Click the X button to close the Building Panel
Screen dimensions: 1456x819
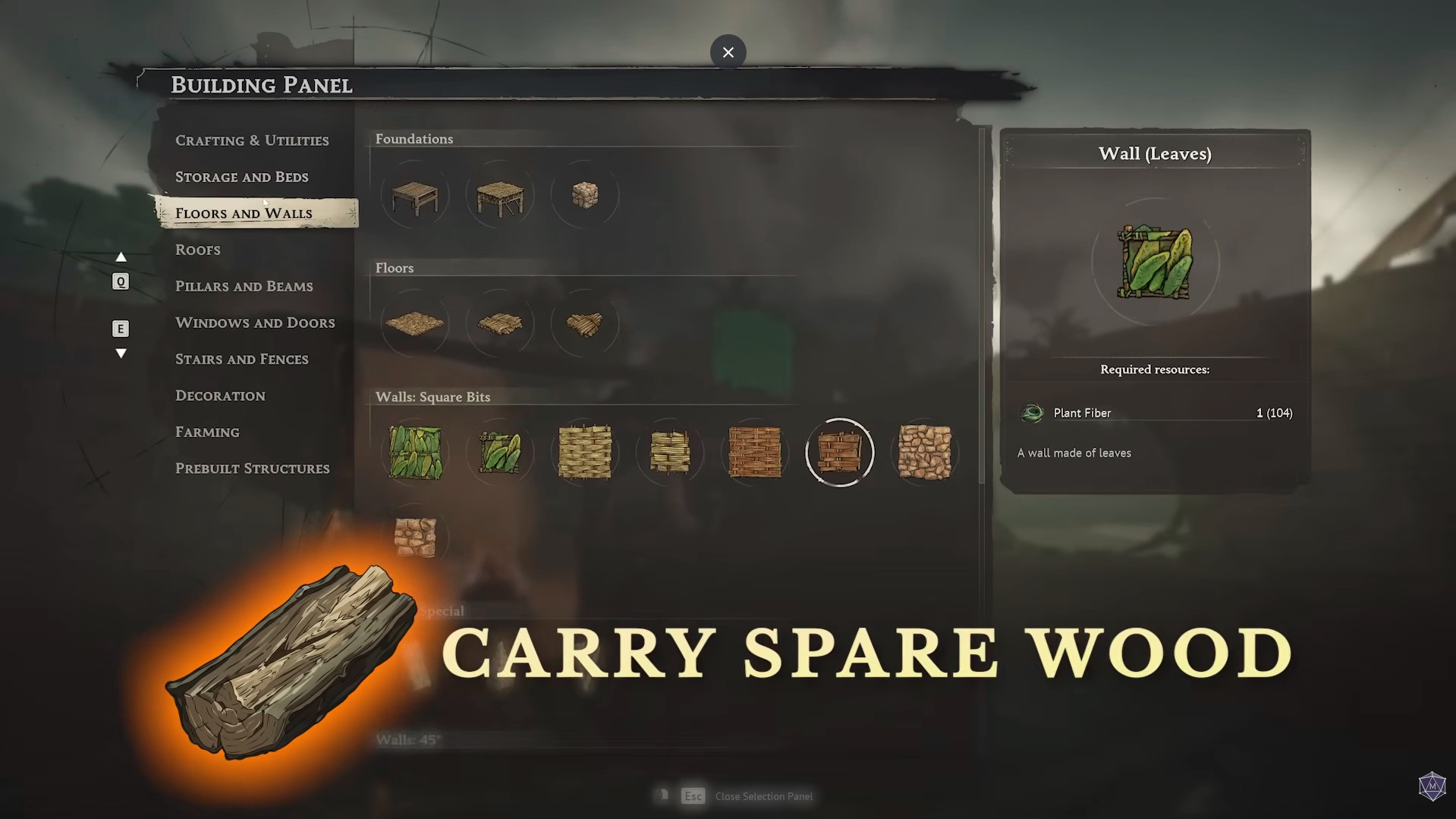coord(728,52)
